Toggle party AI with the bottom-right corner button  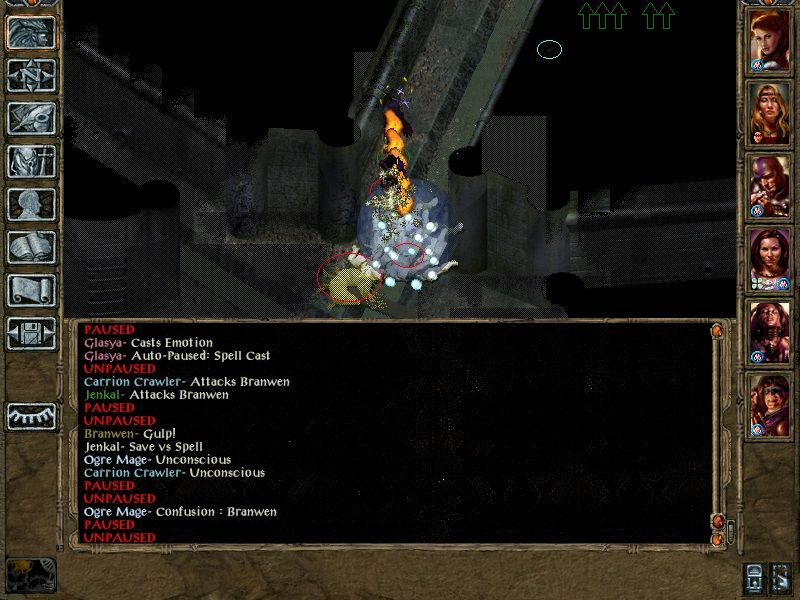(x=782, y=577)
